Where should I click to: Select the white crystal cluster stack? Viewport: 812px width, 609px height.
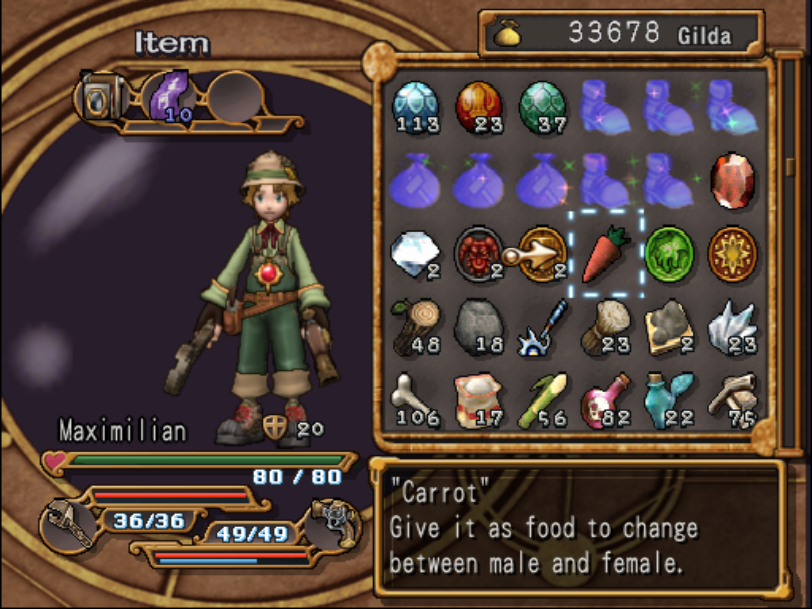732,327
